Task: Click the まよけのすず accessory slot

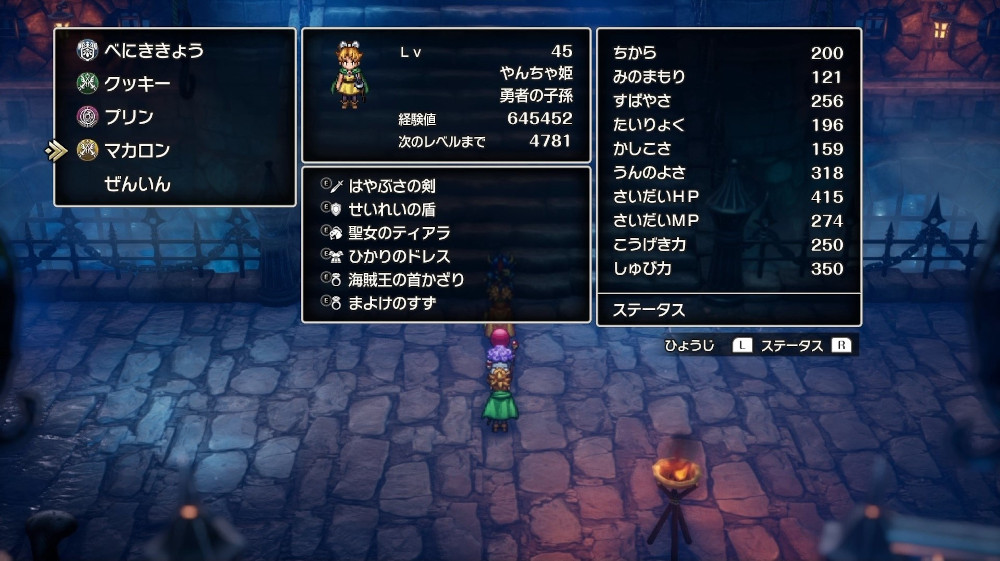Action: tap(391, 302)
